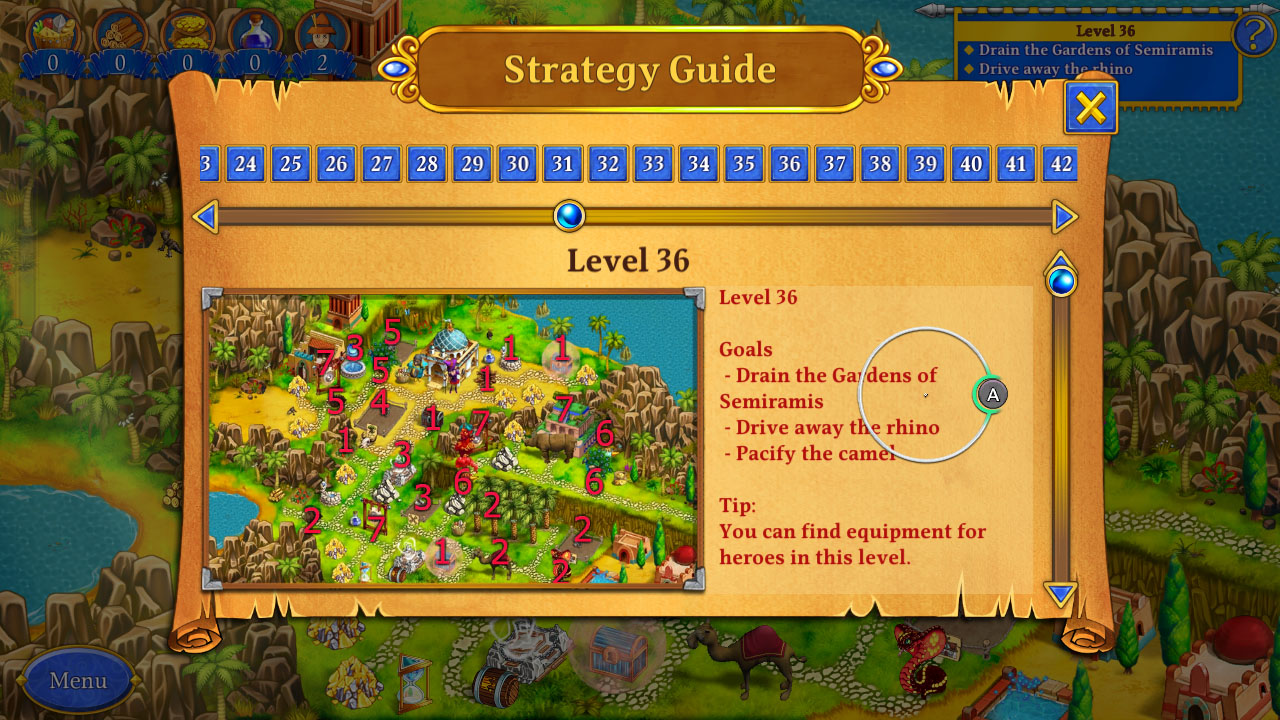Click the down arrow on the guide text panel
The width and height of the screenshot is (1280, 720).
click(x=1058, y=594)
